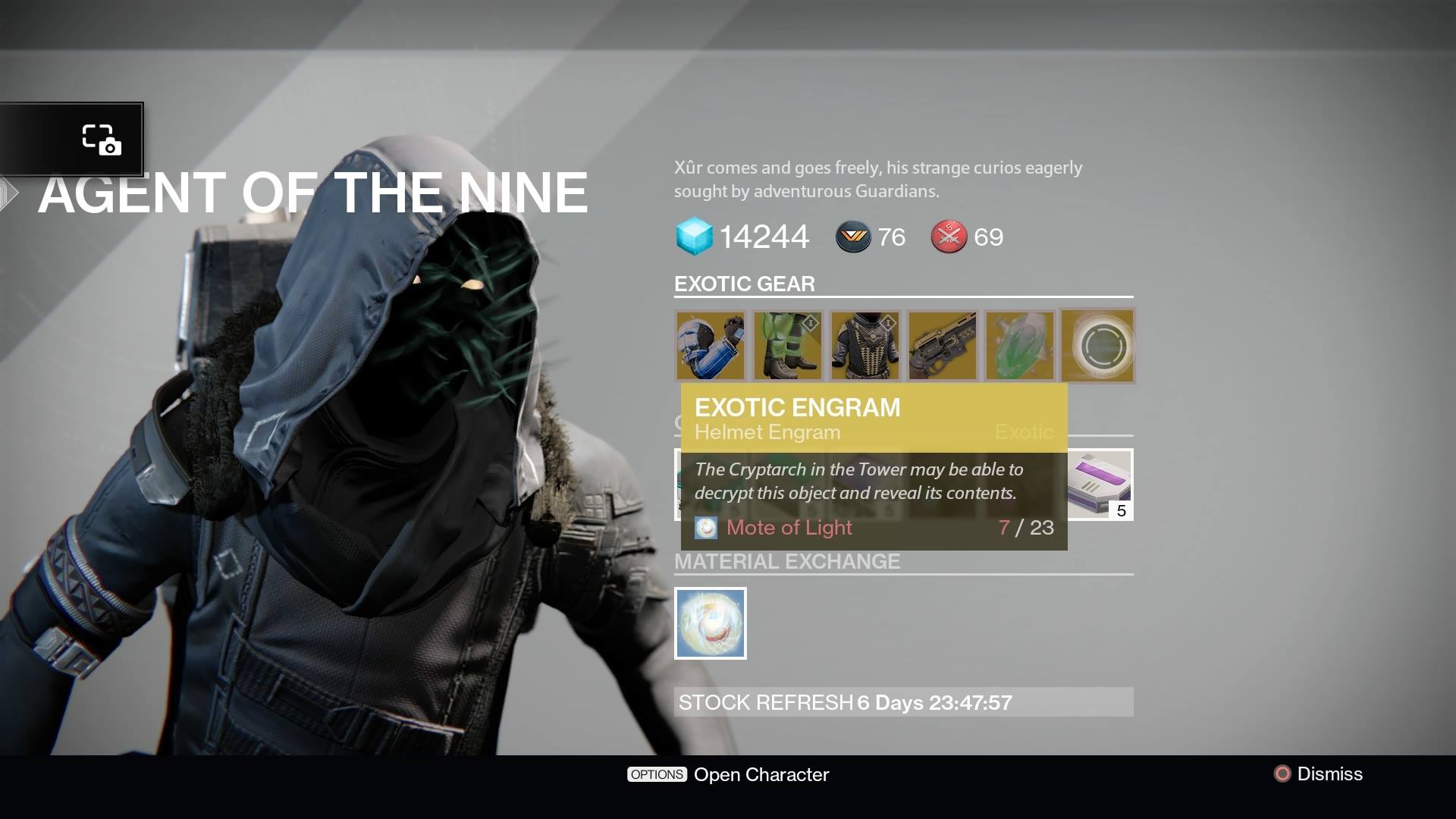
Task: Select the Mote of Light under Material Exchange
Action: (710, 623)
